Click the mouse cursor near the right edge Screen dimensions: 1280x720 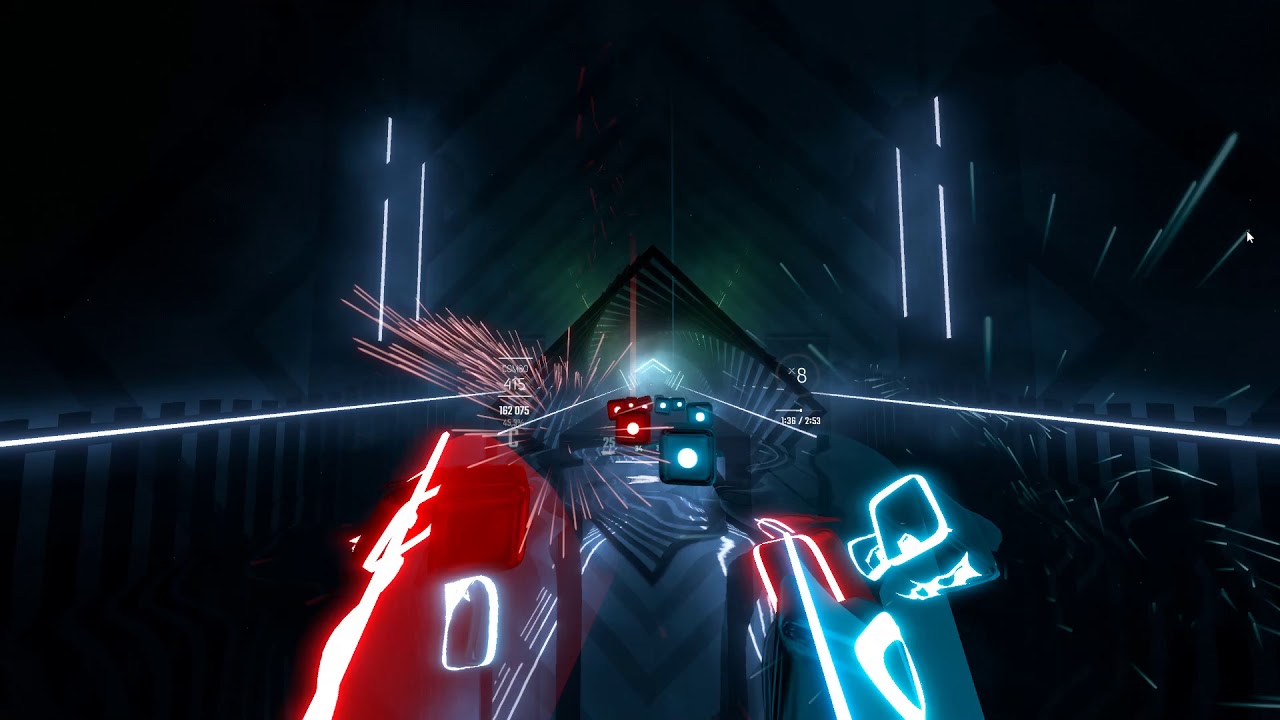click(x=1249, y=237)
